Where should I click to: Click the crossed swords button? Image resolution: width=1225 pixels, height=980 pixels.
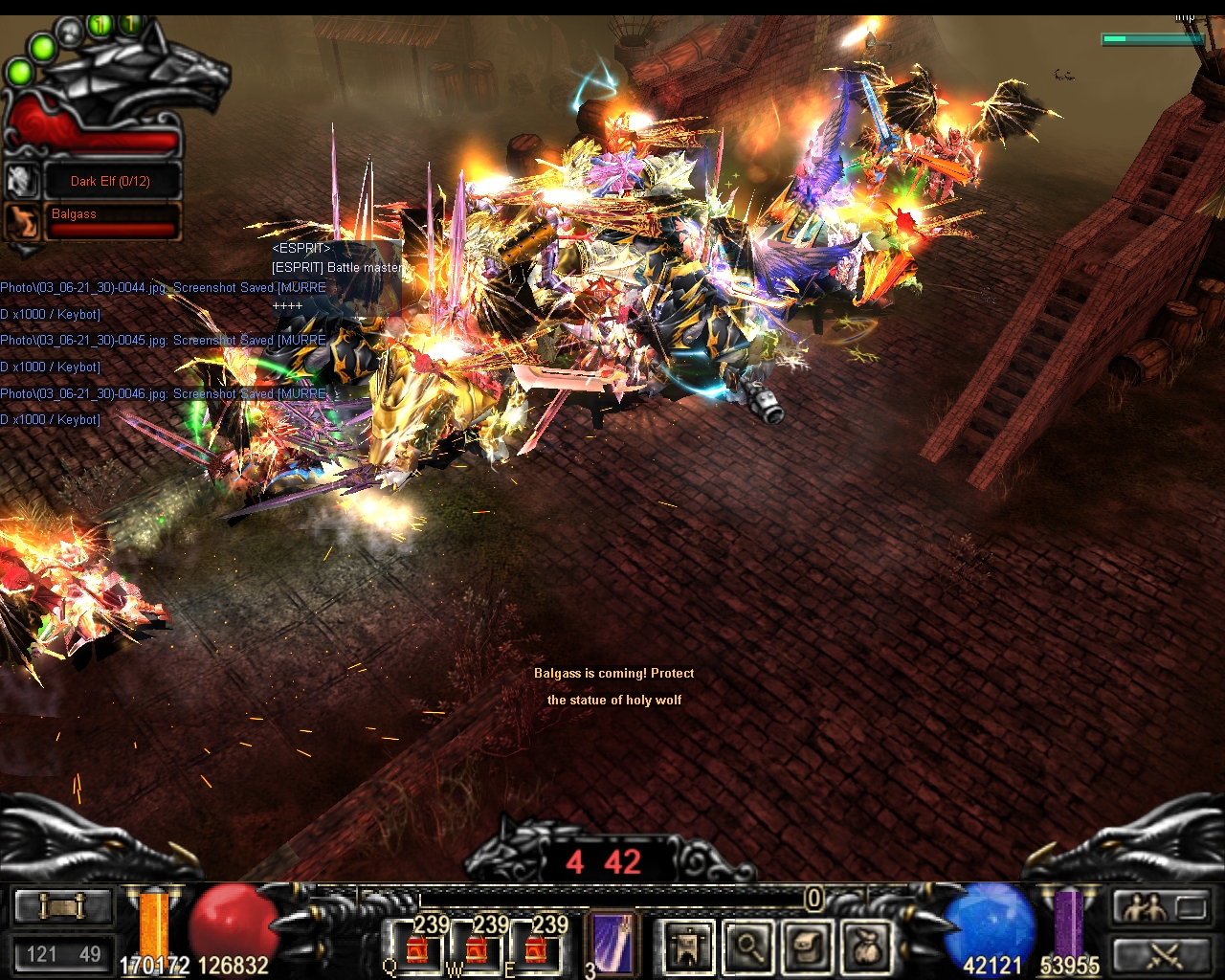(1162, 955)
